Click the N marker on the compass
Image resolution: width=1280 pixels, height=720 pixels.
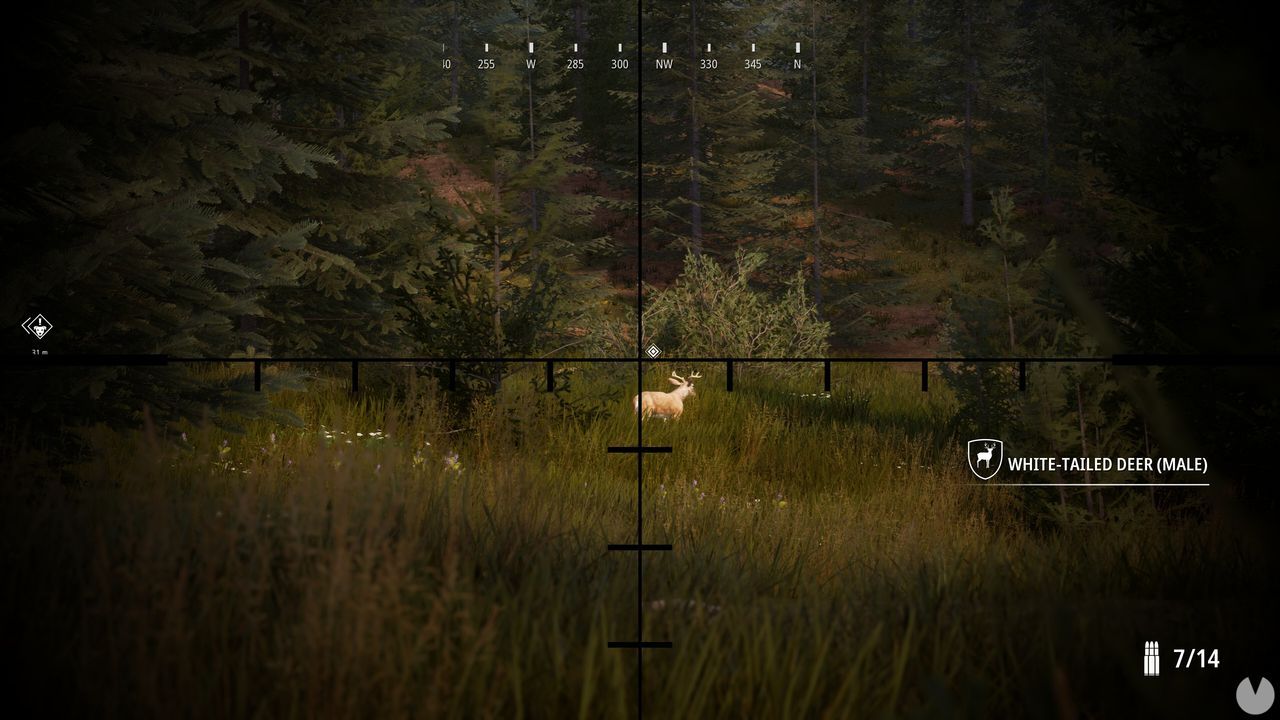pos(795,63)
